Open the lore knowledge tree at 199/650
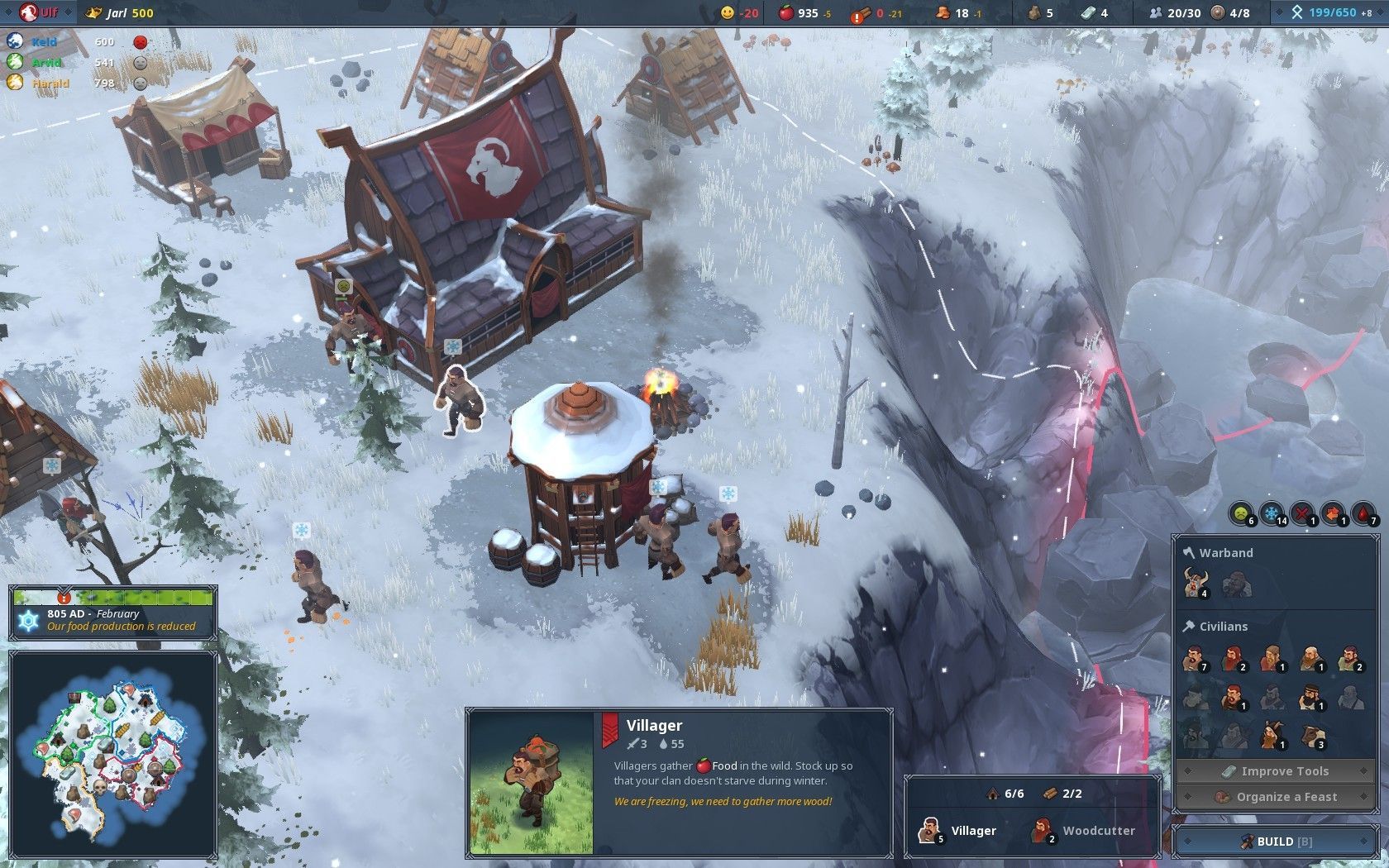This screenshot has height=868, width=1389. point(1330,12)
